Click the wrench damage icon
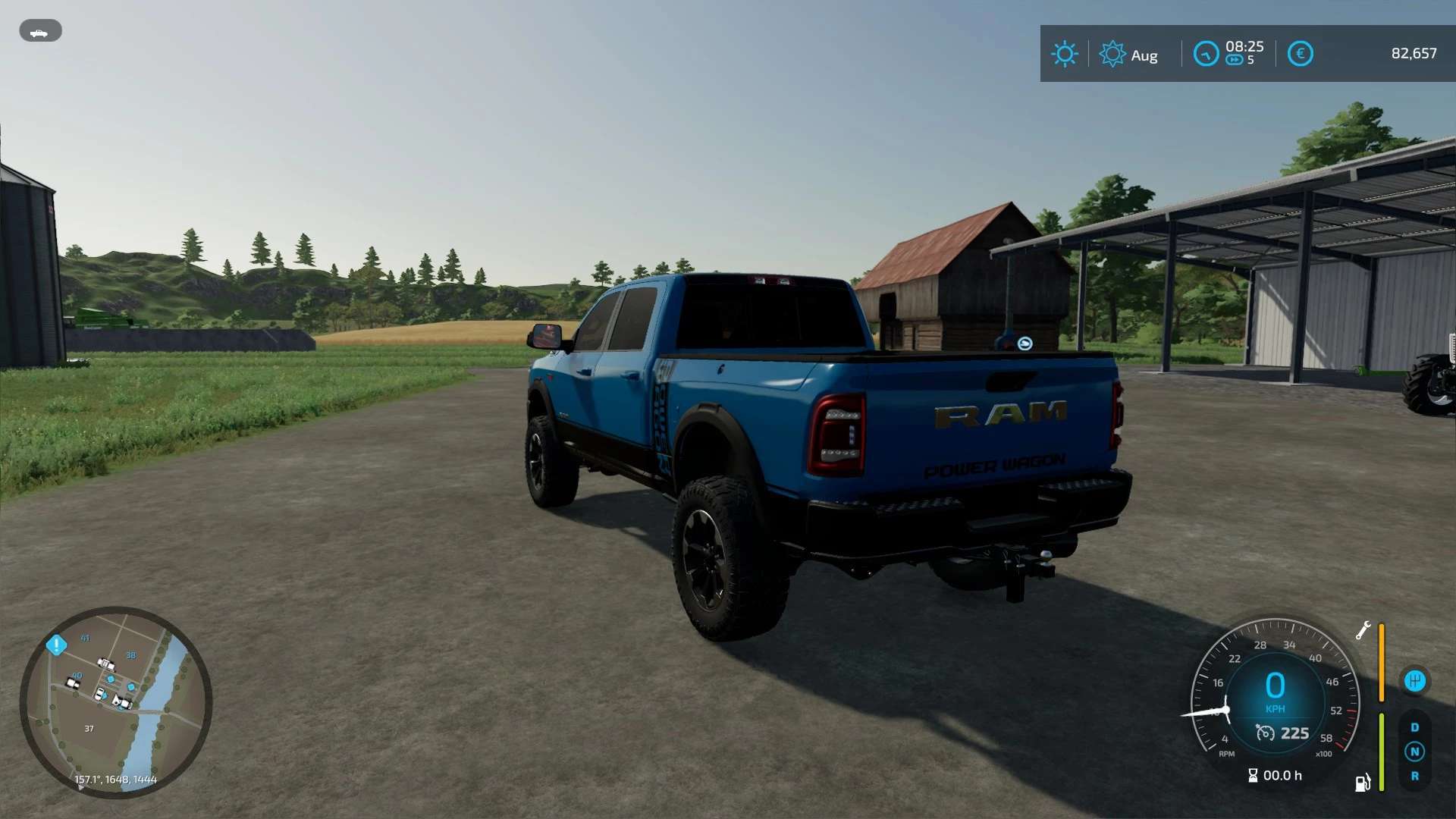Image resolution: width=1456 pixels, height=819 pixels. [1363, 630]
